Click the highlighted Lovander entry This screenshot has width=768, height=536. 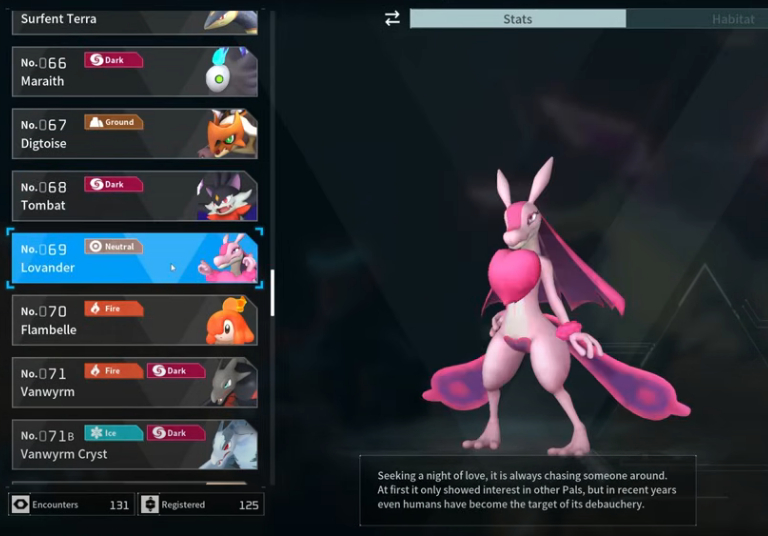[134, 258]
